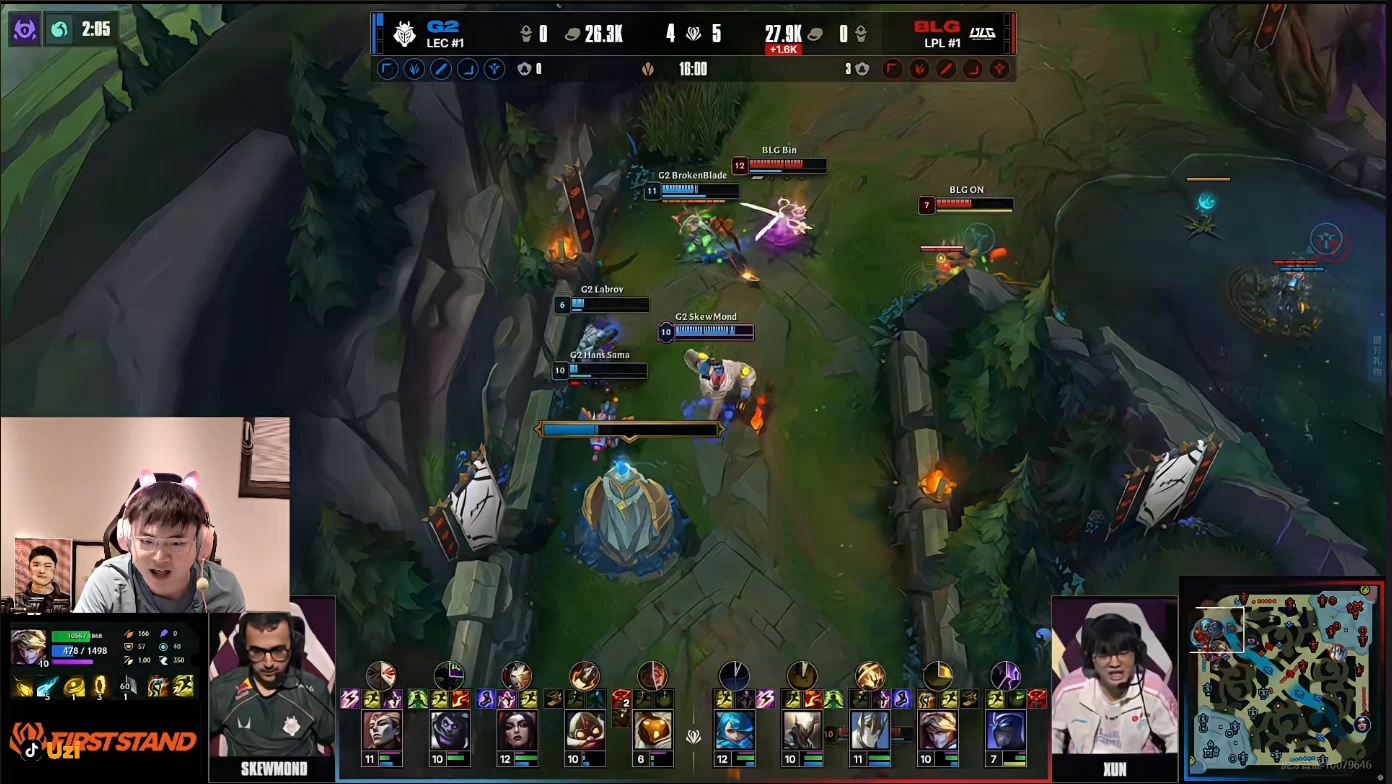Select the SKEWMOND player camera

coord(272,690)
